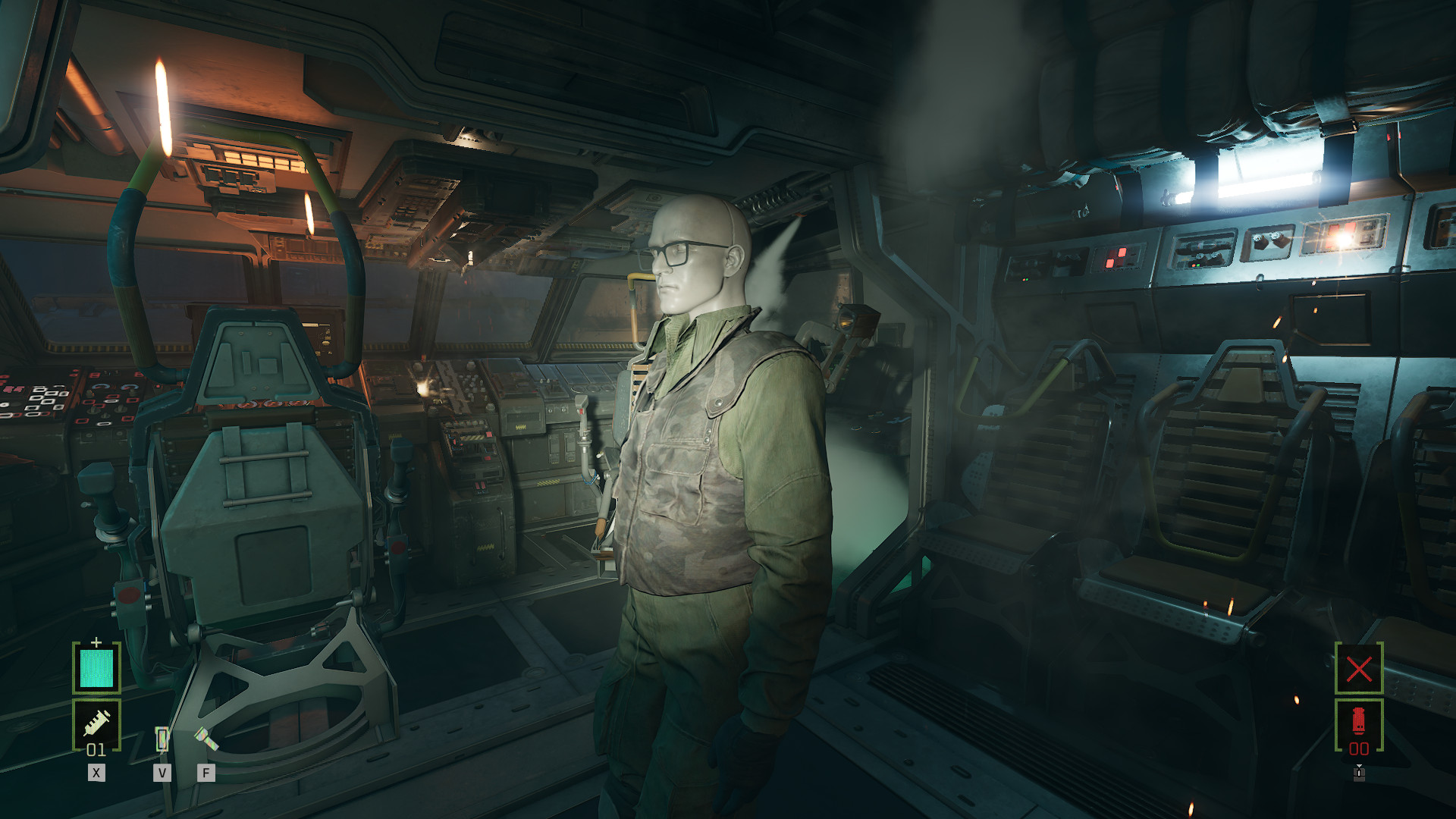Click the glowstick icon
This screenshot has width=1456, height=819.
(x=162, y=739)
